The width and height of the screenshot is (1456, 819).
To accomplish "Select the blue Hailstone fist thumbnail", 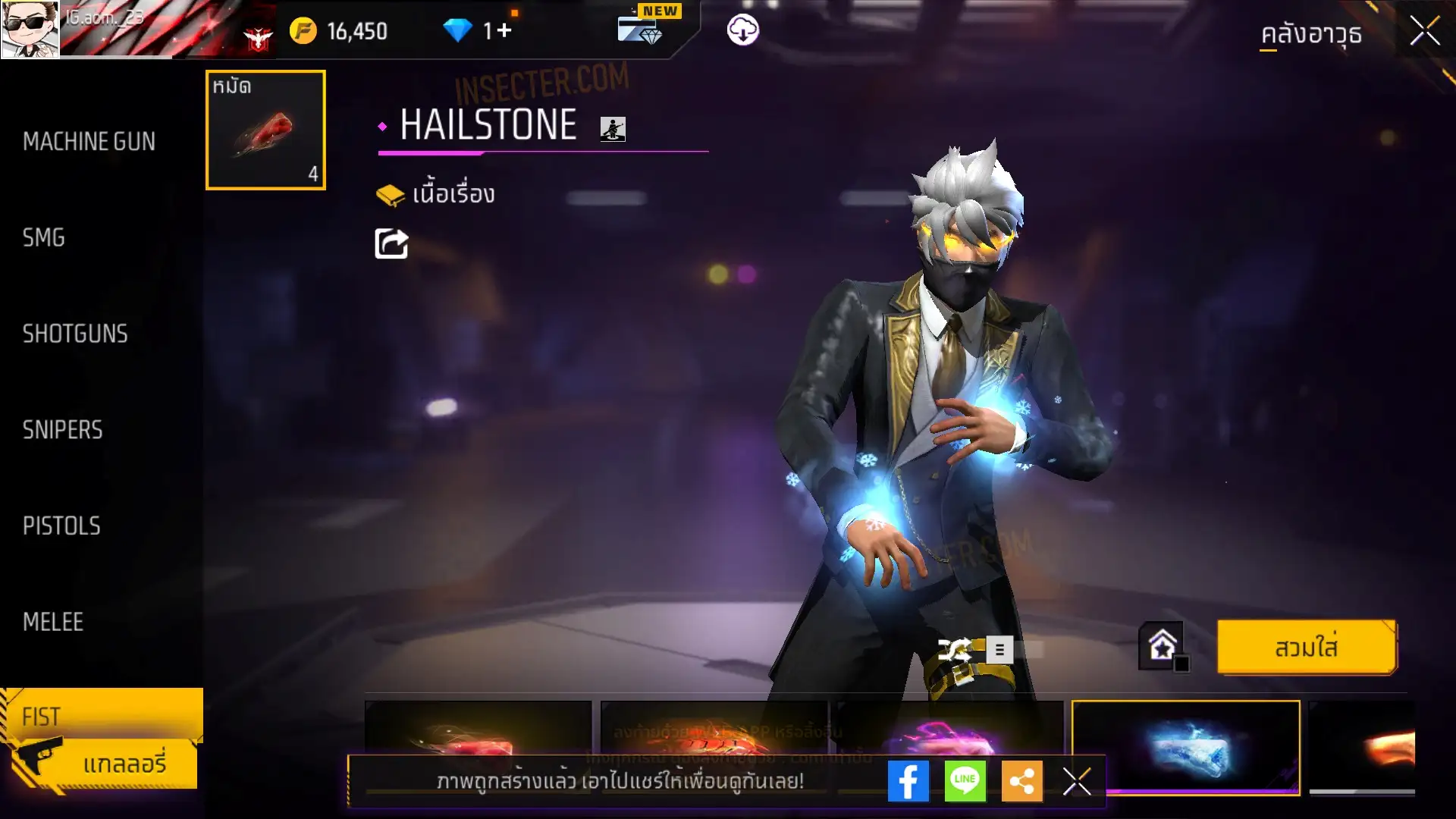I will point(1185,747).
